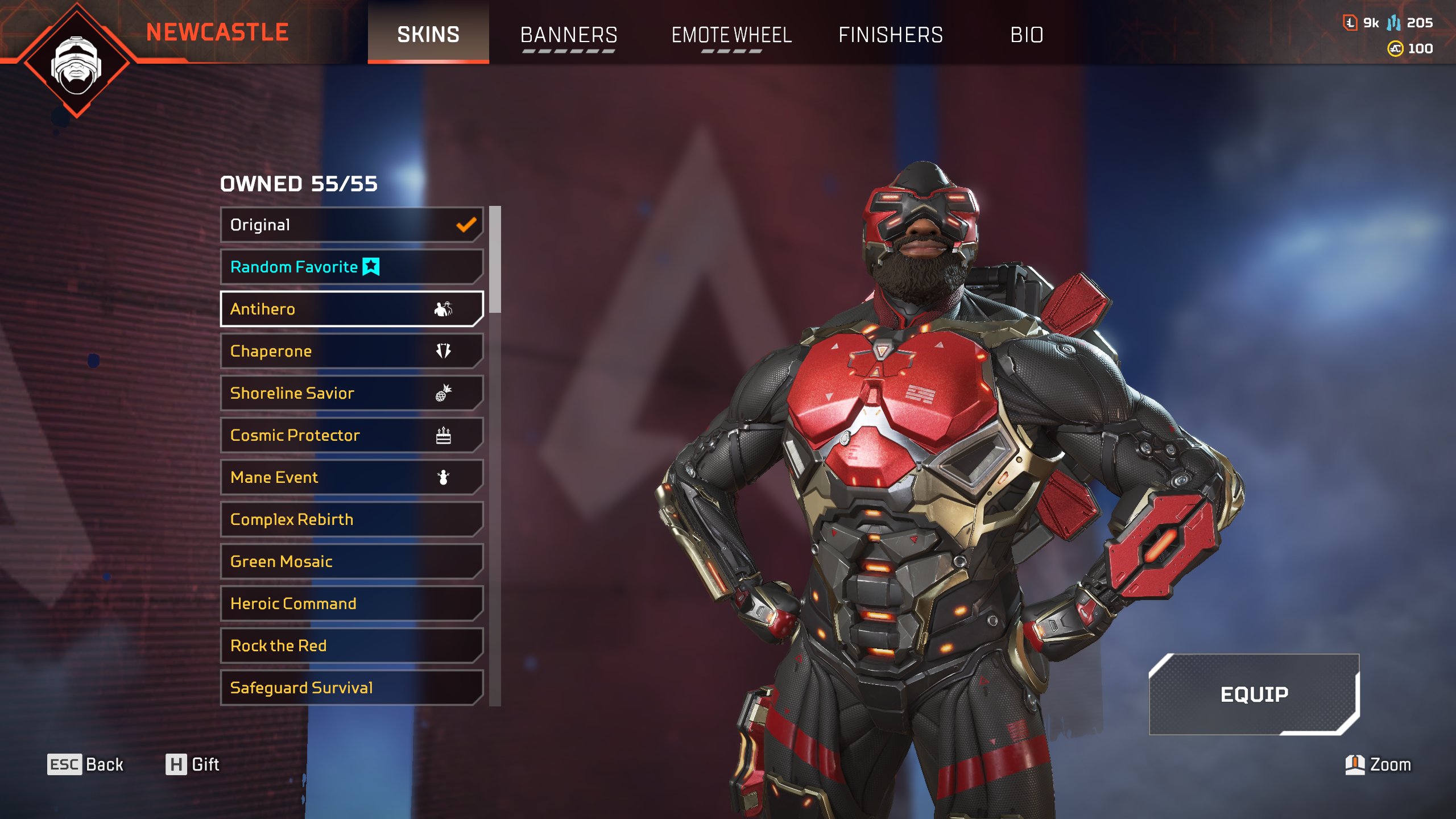
Task: Preview the Complex Rebirth skin
Action: [351, 520]
